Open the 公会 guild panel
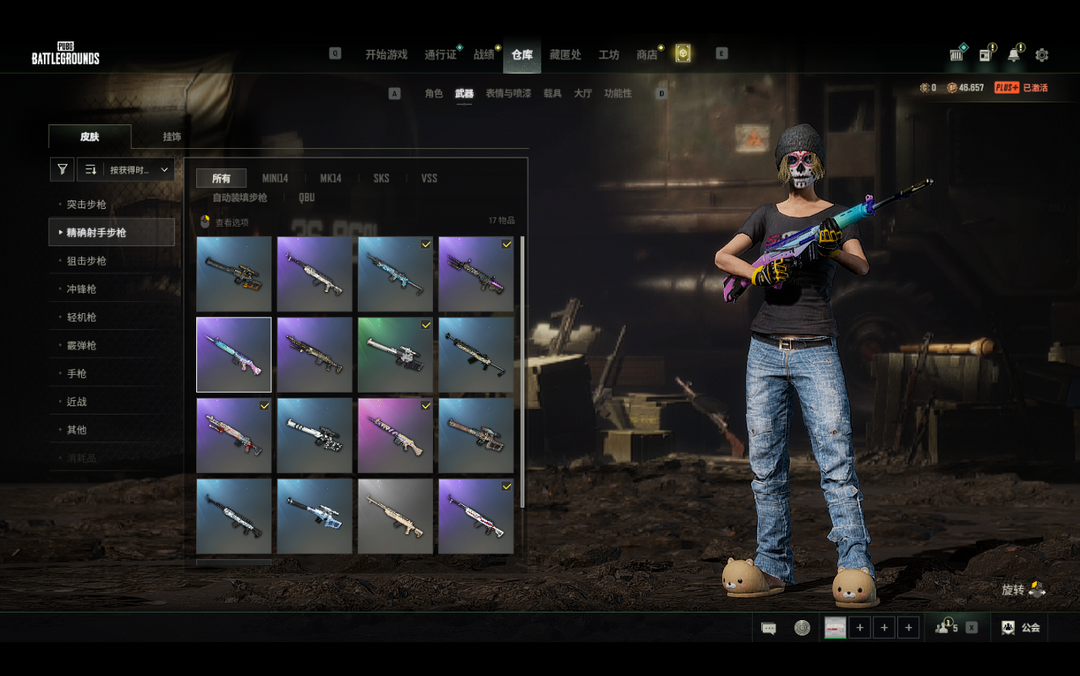The image size is (1080, 676). pos(1021,627)
